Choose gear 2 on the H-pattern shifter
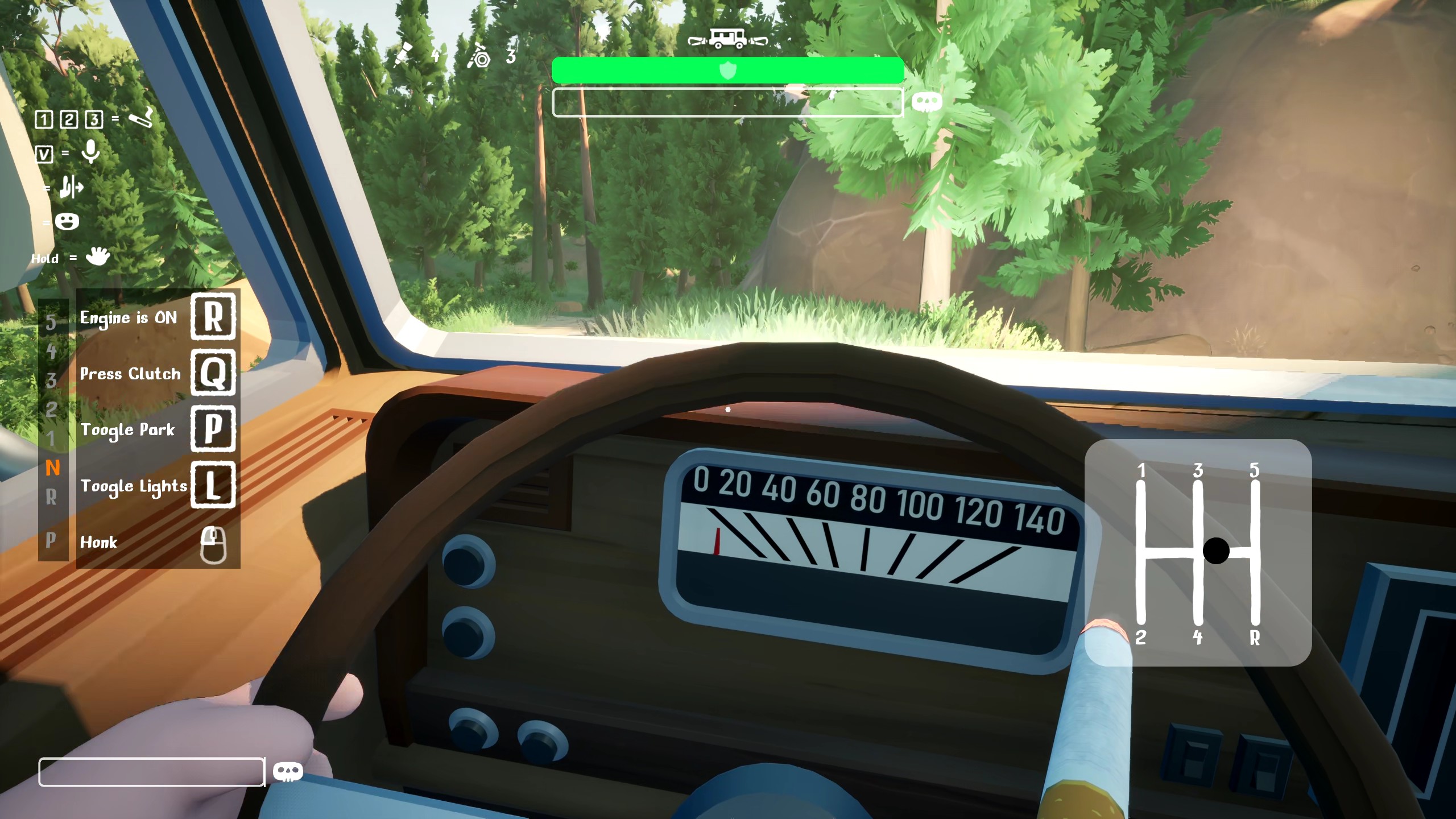Screen dimensions: 1456x819 [x=1141, y=637]
